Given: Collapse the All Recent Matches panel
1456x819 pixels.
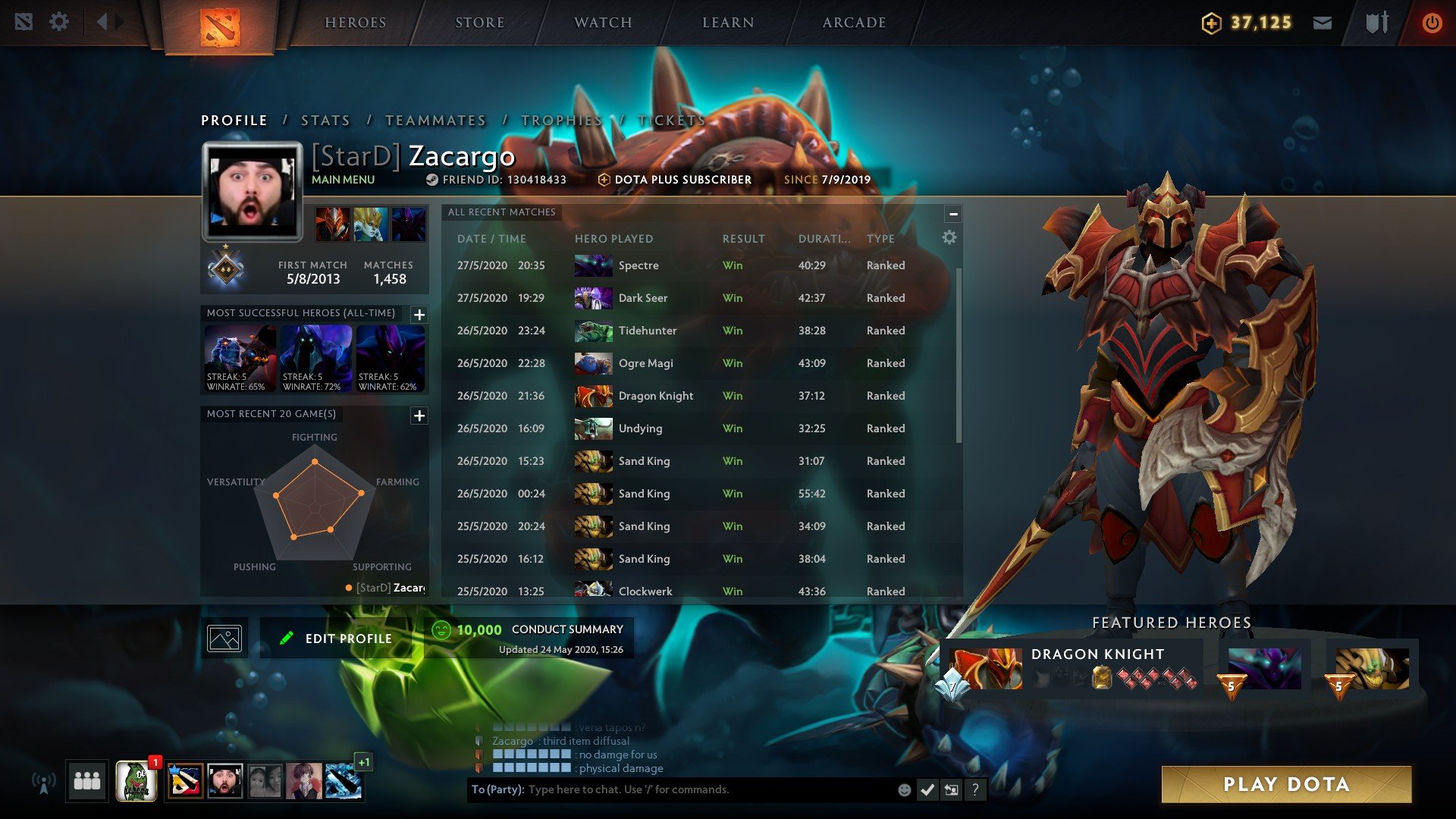Looking at the screenshot, I should pyautogui.click(x=954, y=213).
